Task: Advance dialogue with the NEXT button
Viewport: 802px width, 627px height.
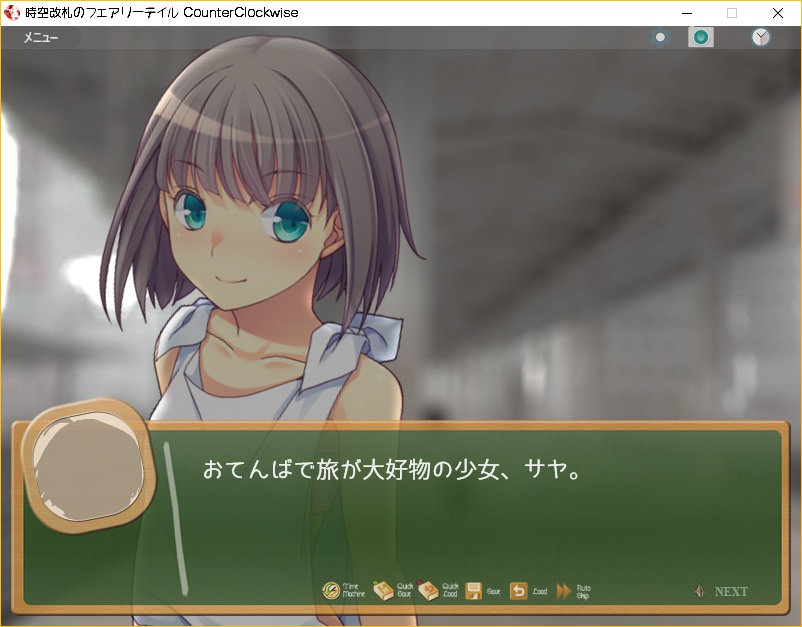Action: point(722,591)
